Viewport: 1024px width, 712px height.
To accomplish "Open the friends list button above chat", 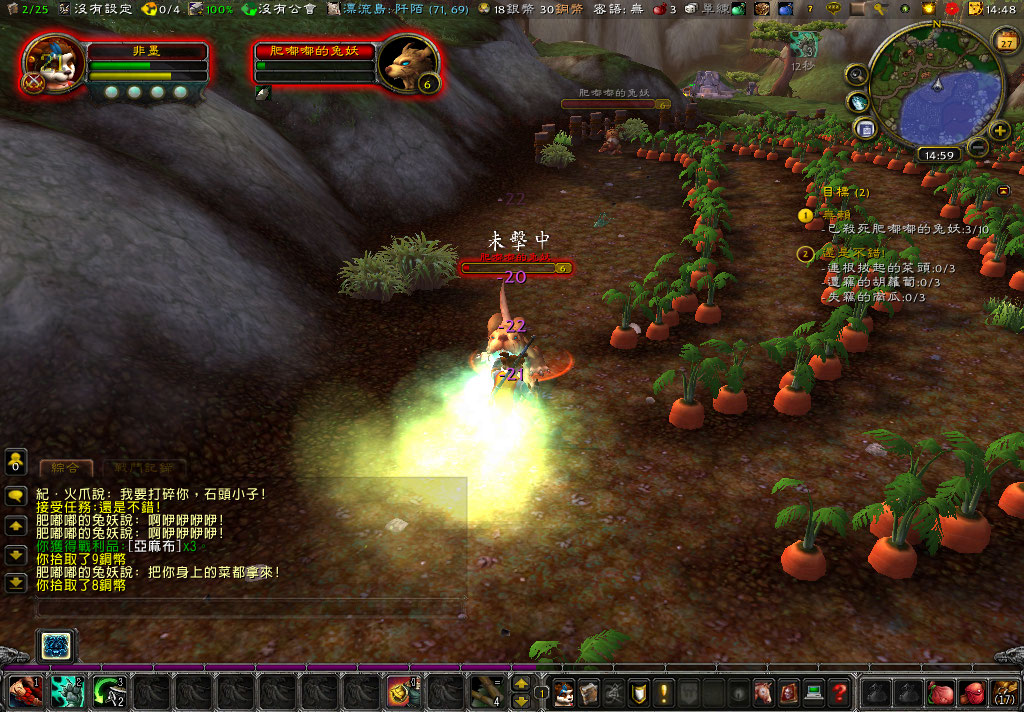I will (16, 461).
